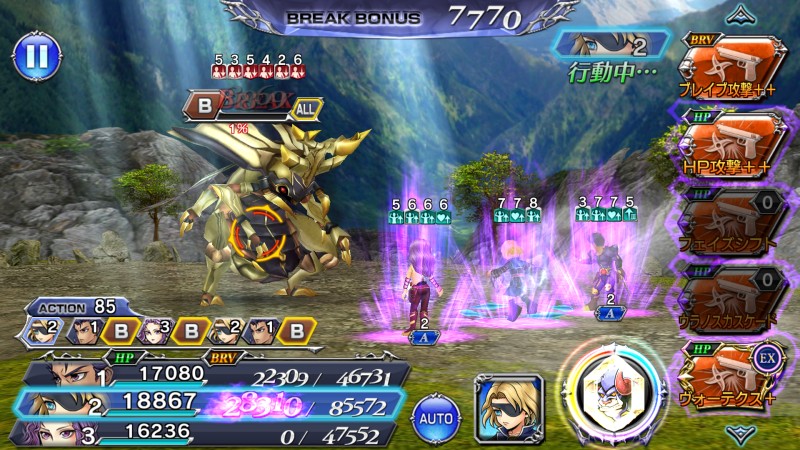Tap the eyepatch character portrait button
This screenshot has width=800, height=450.
508,407
